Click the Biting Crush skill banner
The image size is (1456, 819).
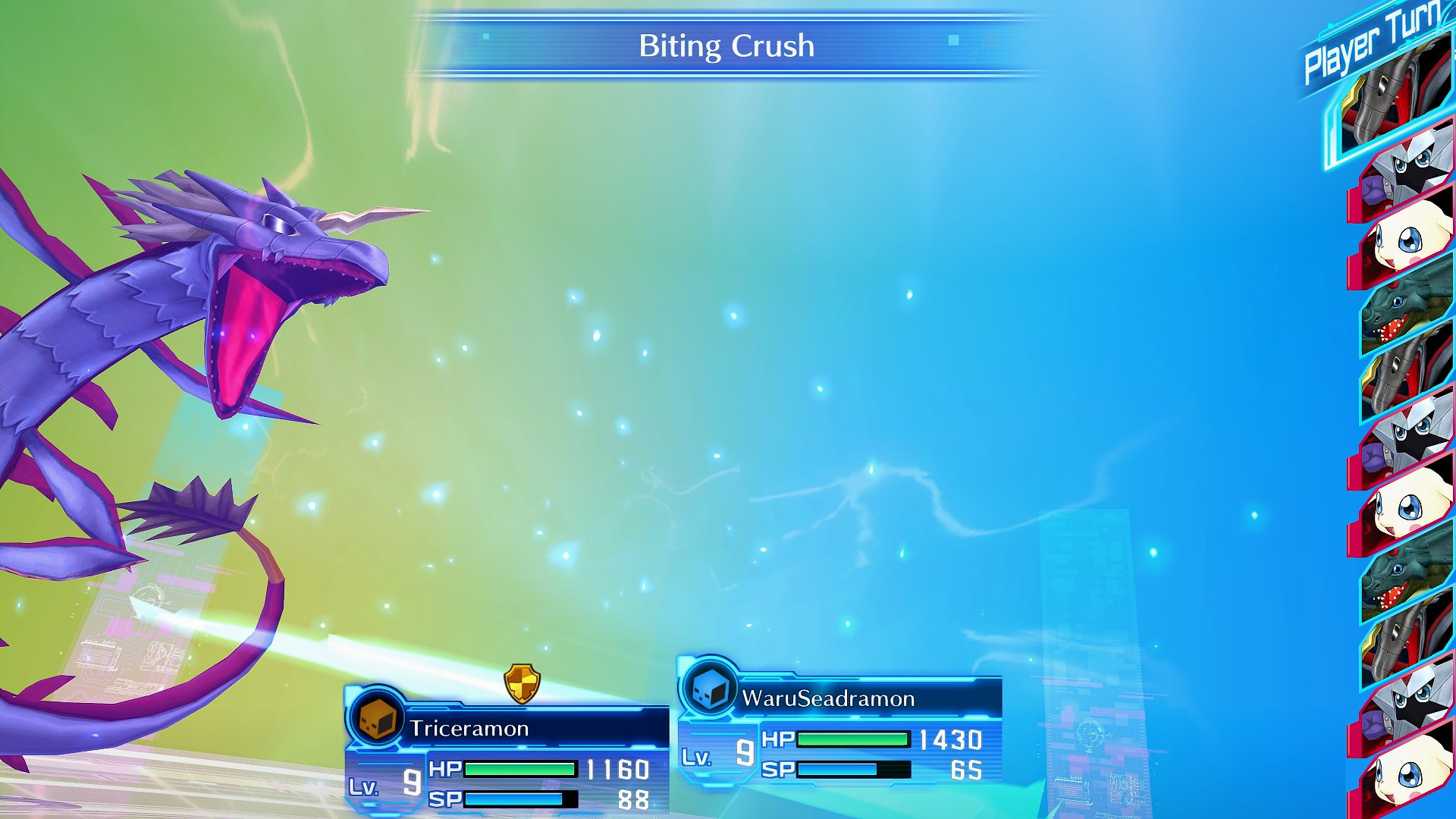pyautogui.click(x=726, y=45)
